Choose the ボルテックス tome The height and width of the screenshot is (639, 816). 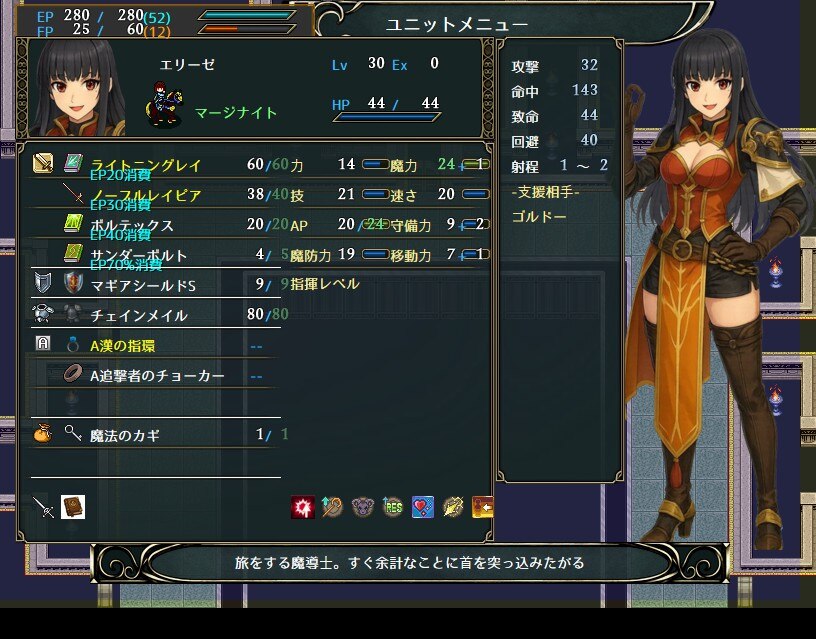click(x=132, y=225)
